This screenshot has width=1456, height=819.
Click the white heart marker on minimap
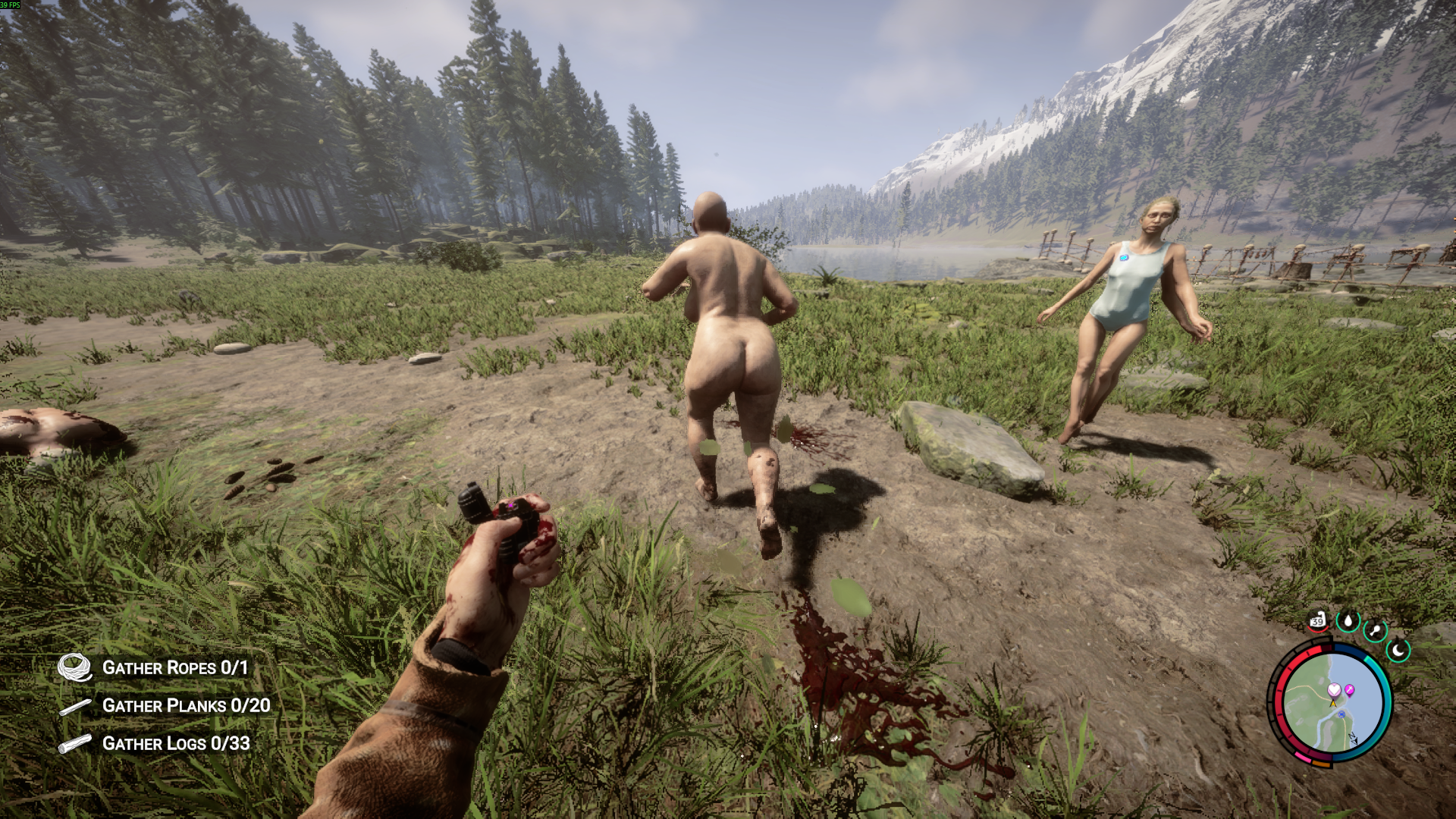pyautogui.click(x=1334, y=690)
